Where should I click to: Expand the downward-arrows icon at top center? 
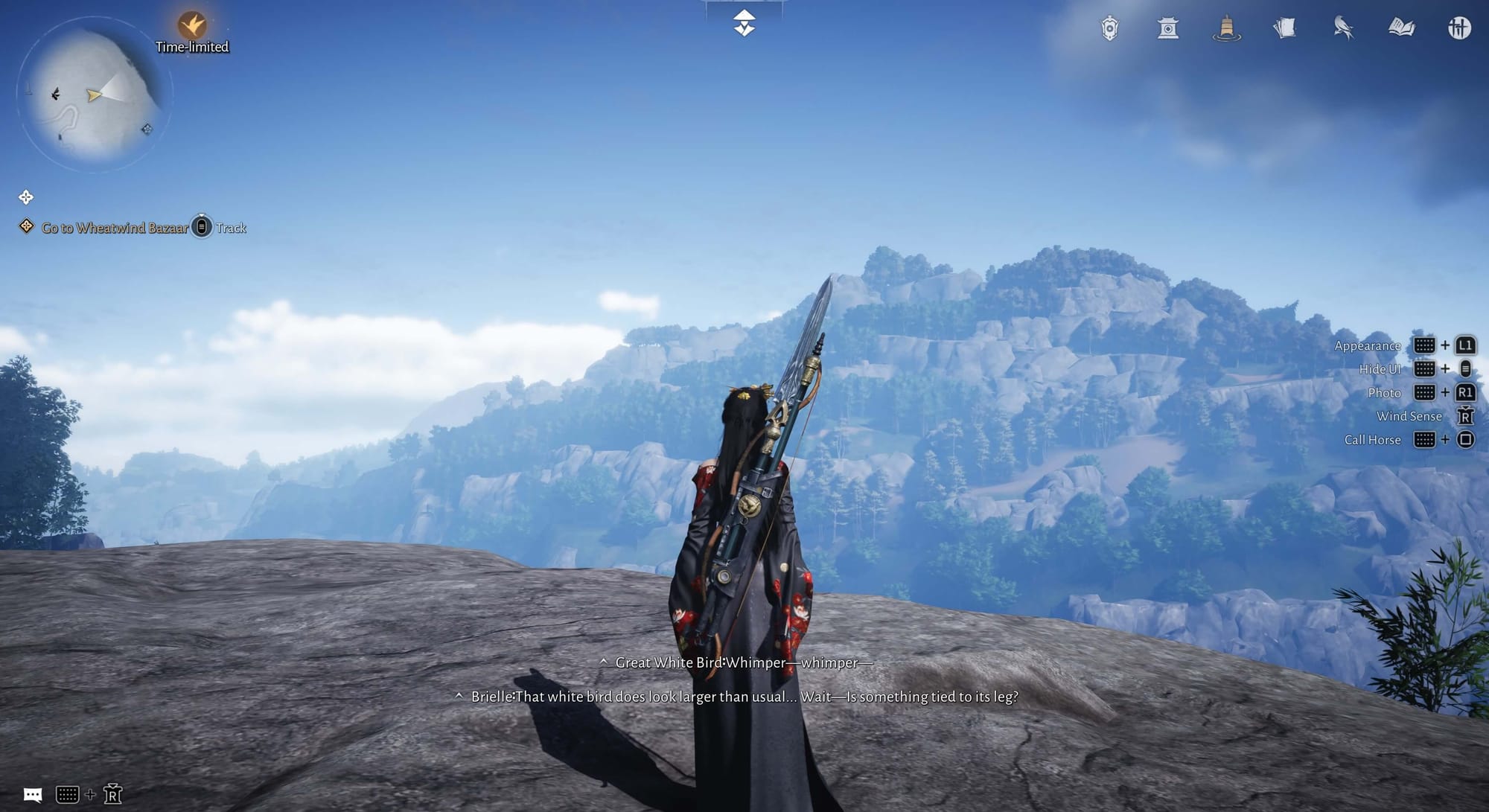coord(744,24)
